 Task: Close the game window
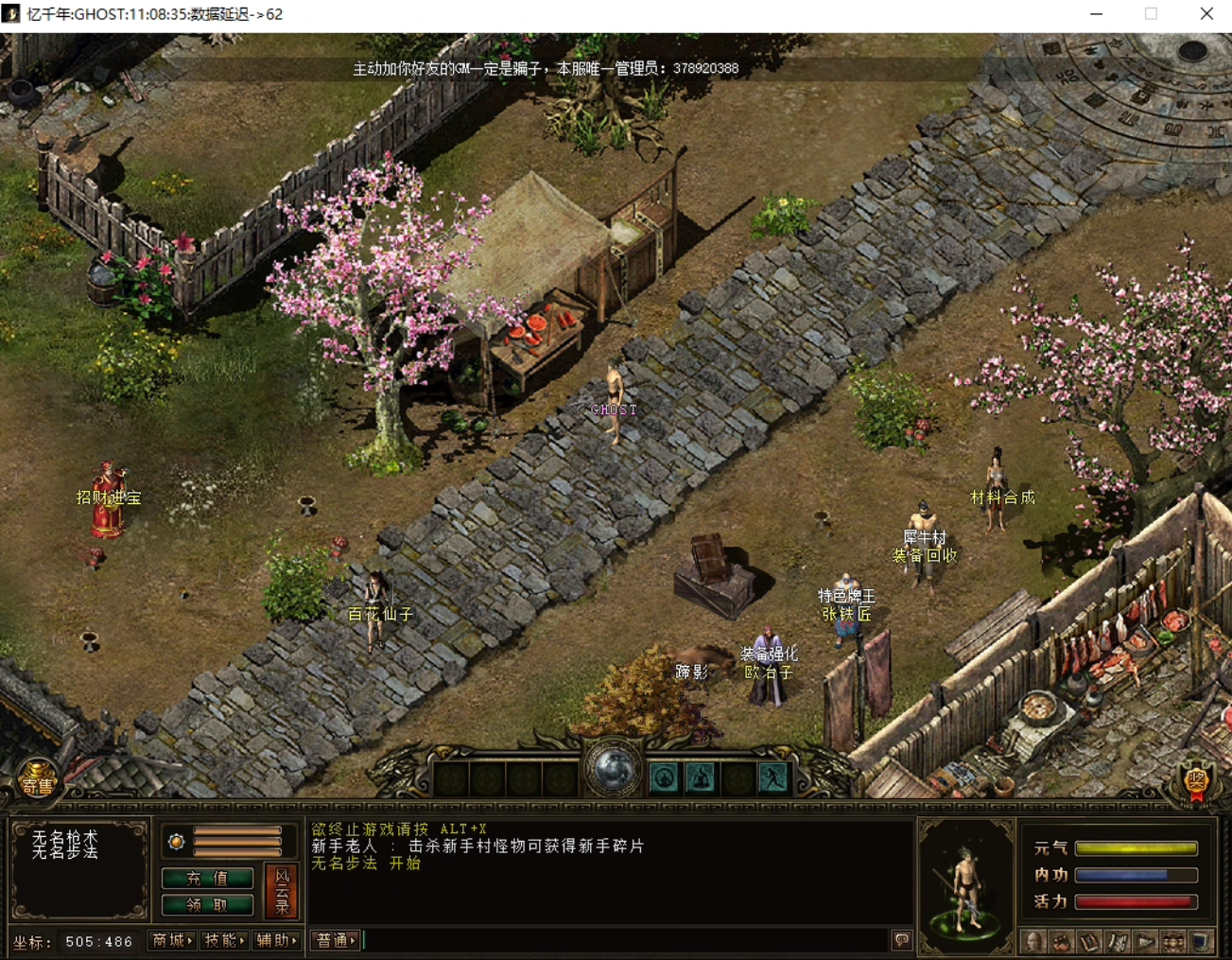pyautogui.click(x=1206, y=13)
